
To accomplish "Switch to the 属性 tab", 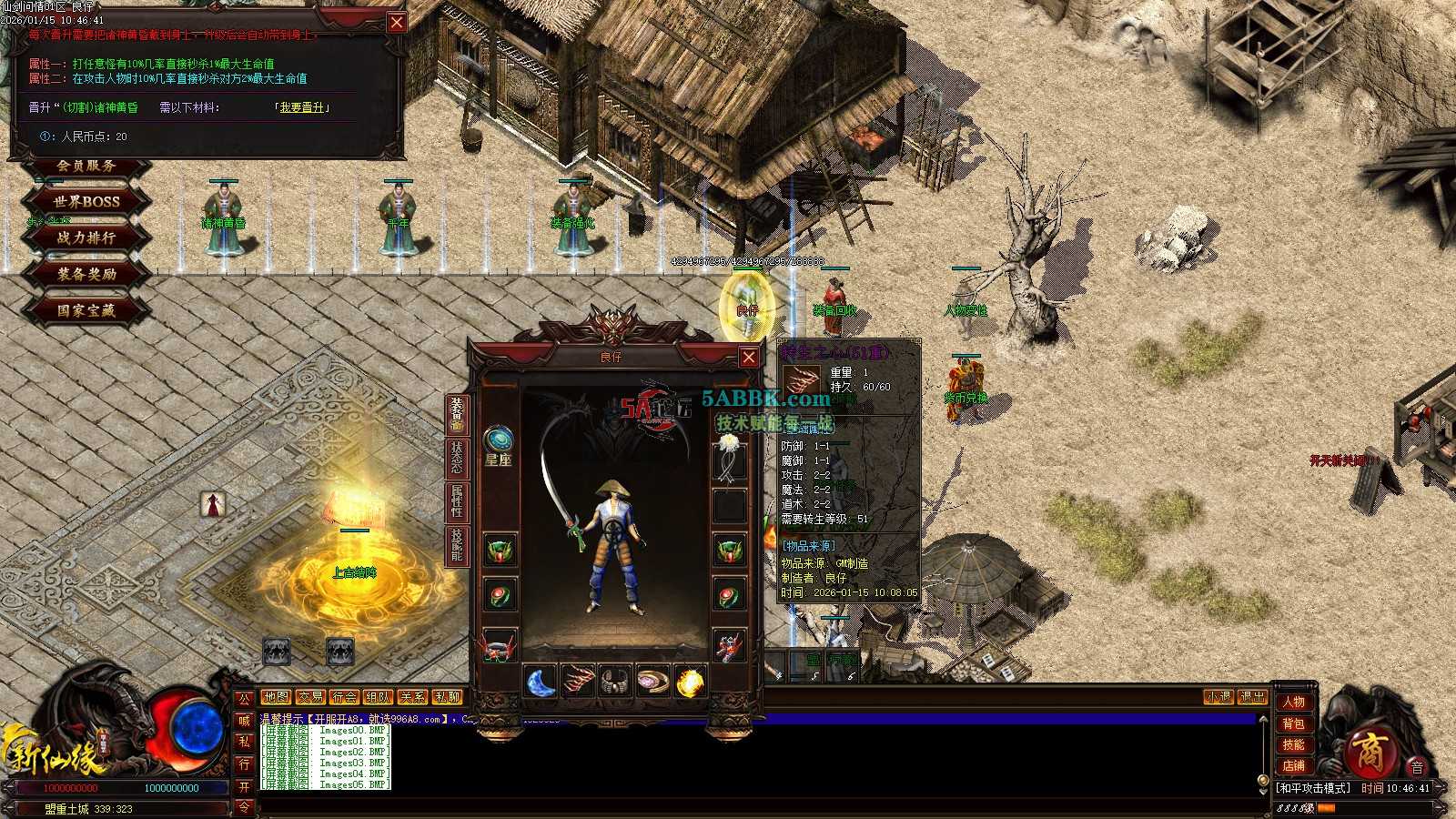I will coord(457,500).
